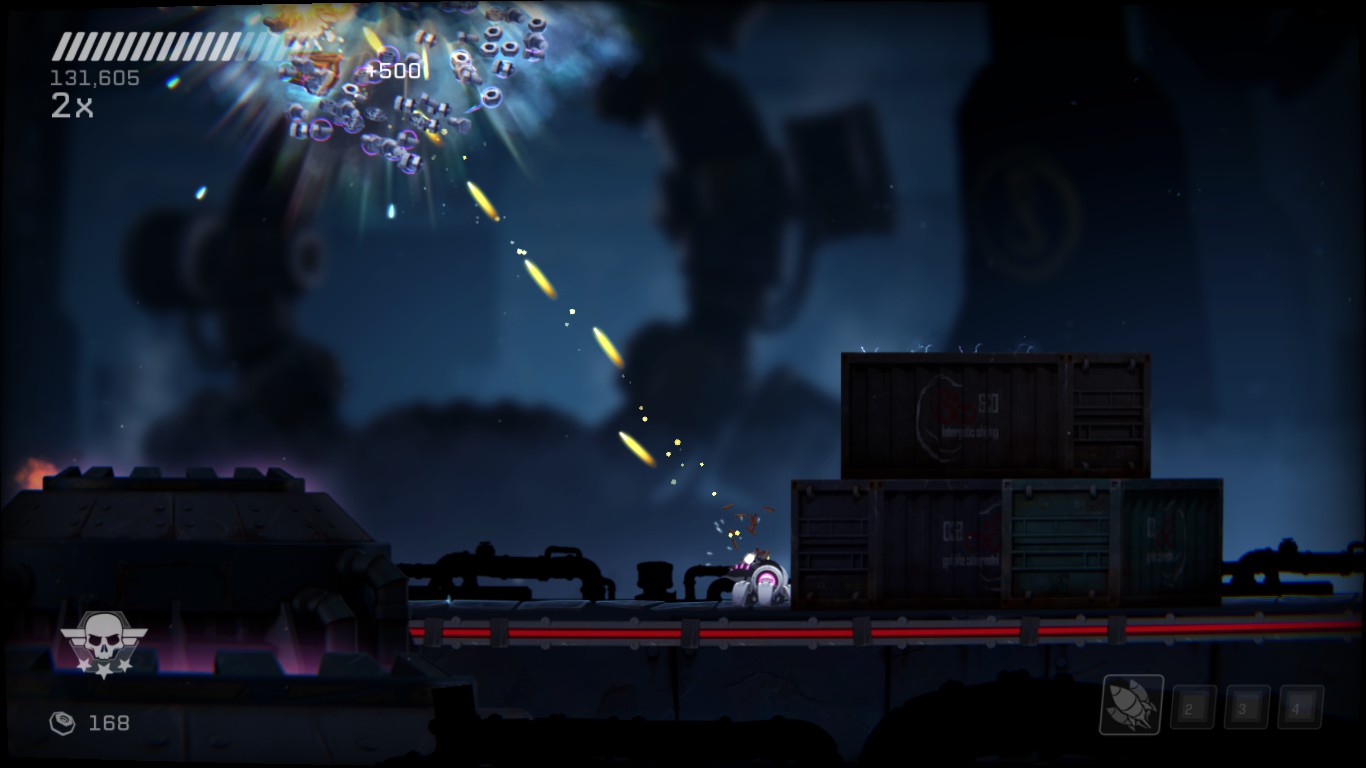The width and height of the screenshot is (1366, 768).
Task: Click the 168 coin count number
Action: tap(110, 723)
